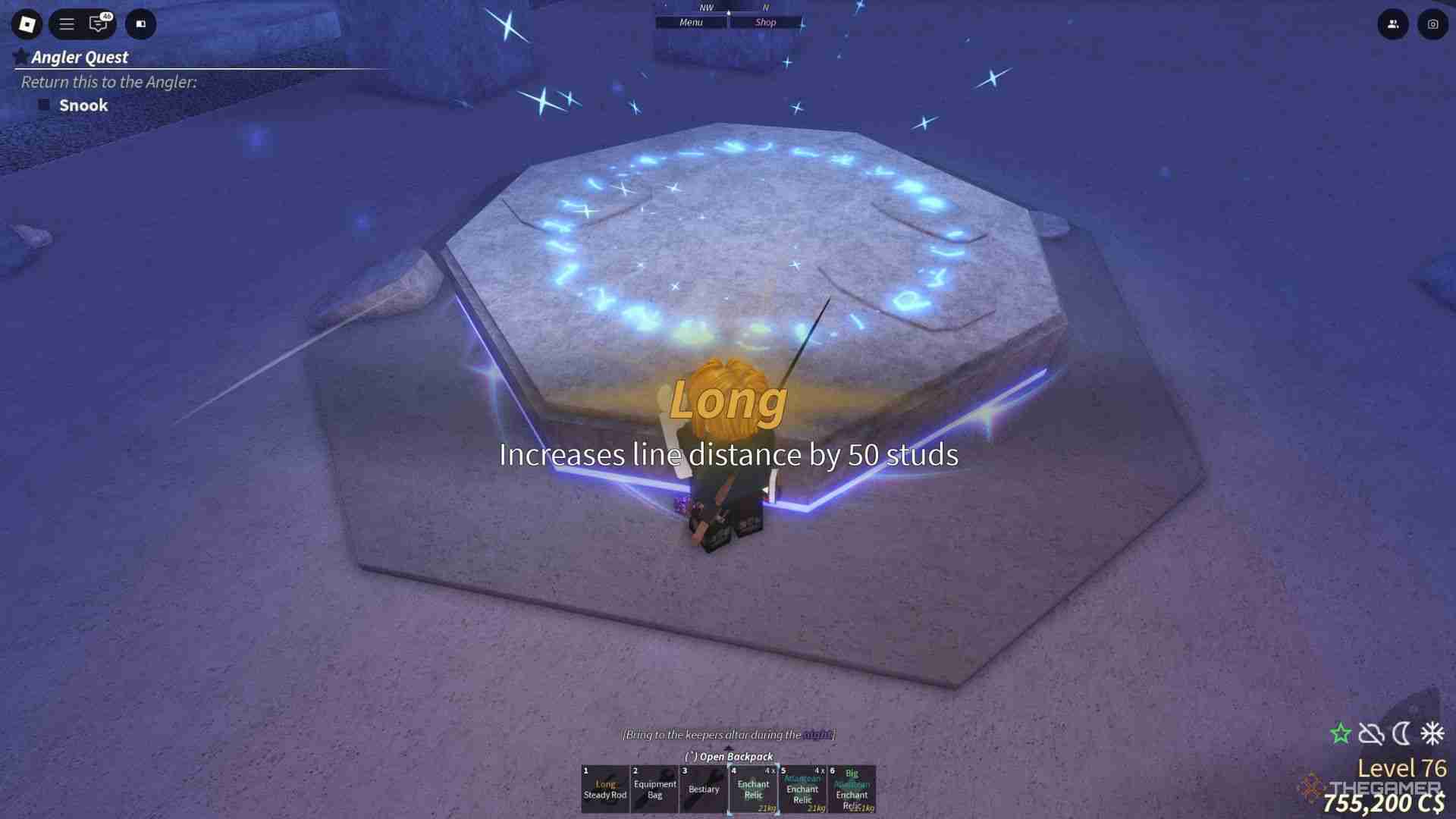Open the Roblox logo menu
This screenshot has width=1456, height=819.
click(27, 24)
